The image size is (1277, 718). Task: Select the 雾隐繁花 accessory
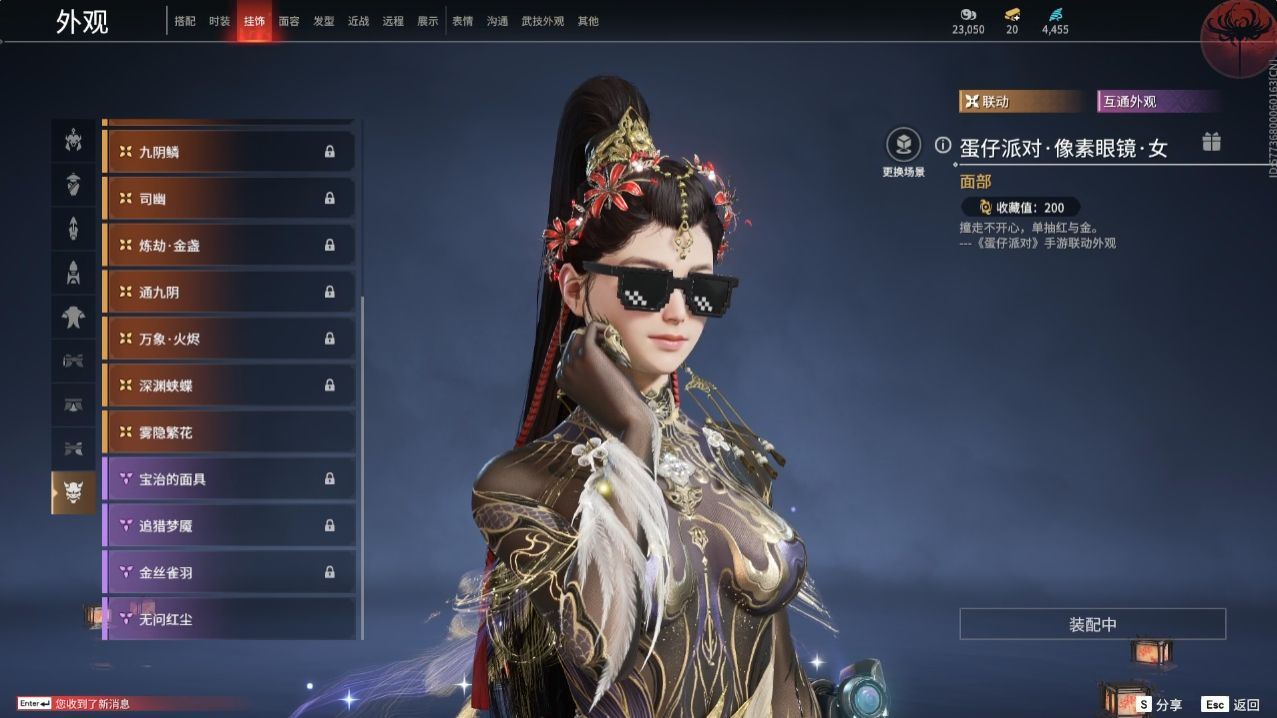tap(229, 432)
